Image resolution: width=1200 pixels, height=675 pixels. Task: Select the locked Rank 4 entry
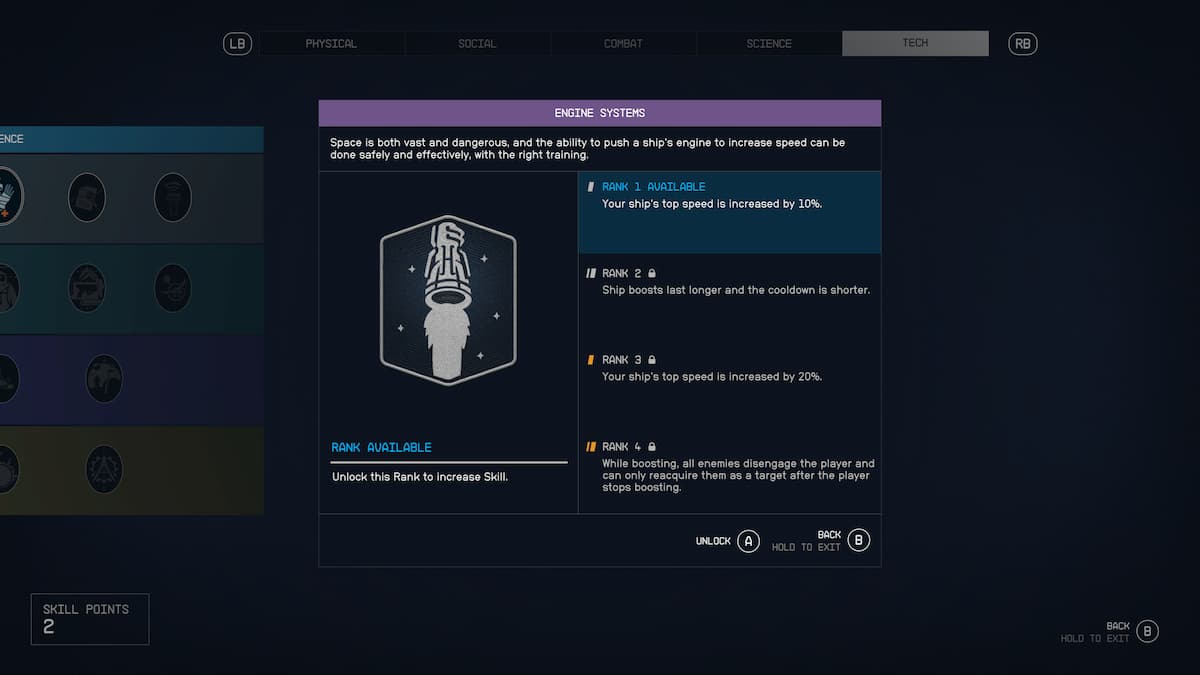(729, 467)
